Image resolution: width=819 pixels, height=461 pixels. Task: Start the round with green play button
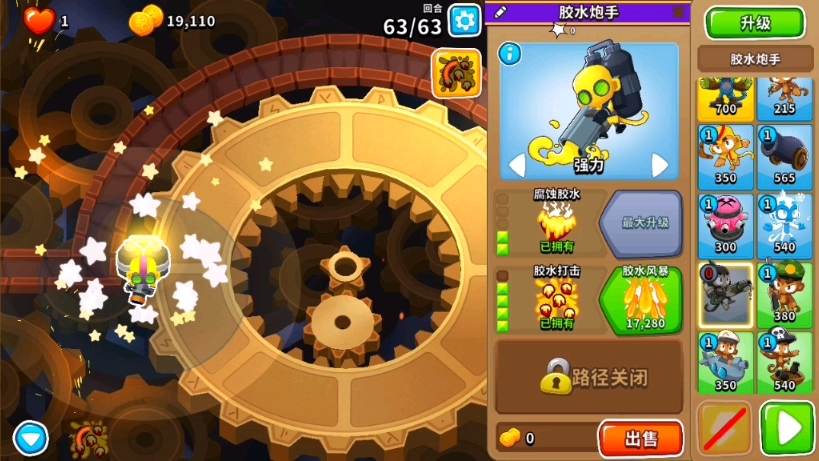[786, 428]
